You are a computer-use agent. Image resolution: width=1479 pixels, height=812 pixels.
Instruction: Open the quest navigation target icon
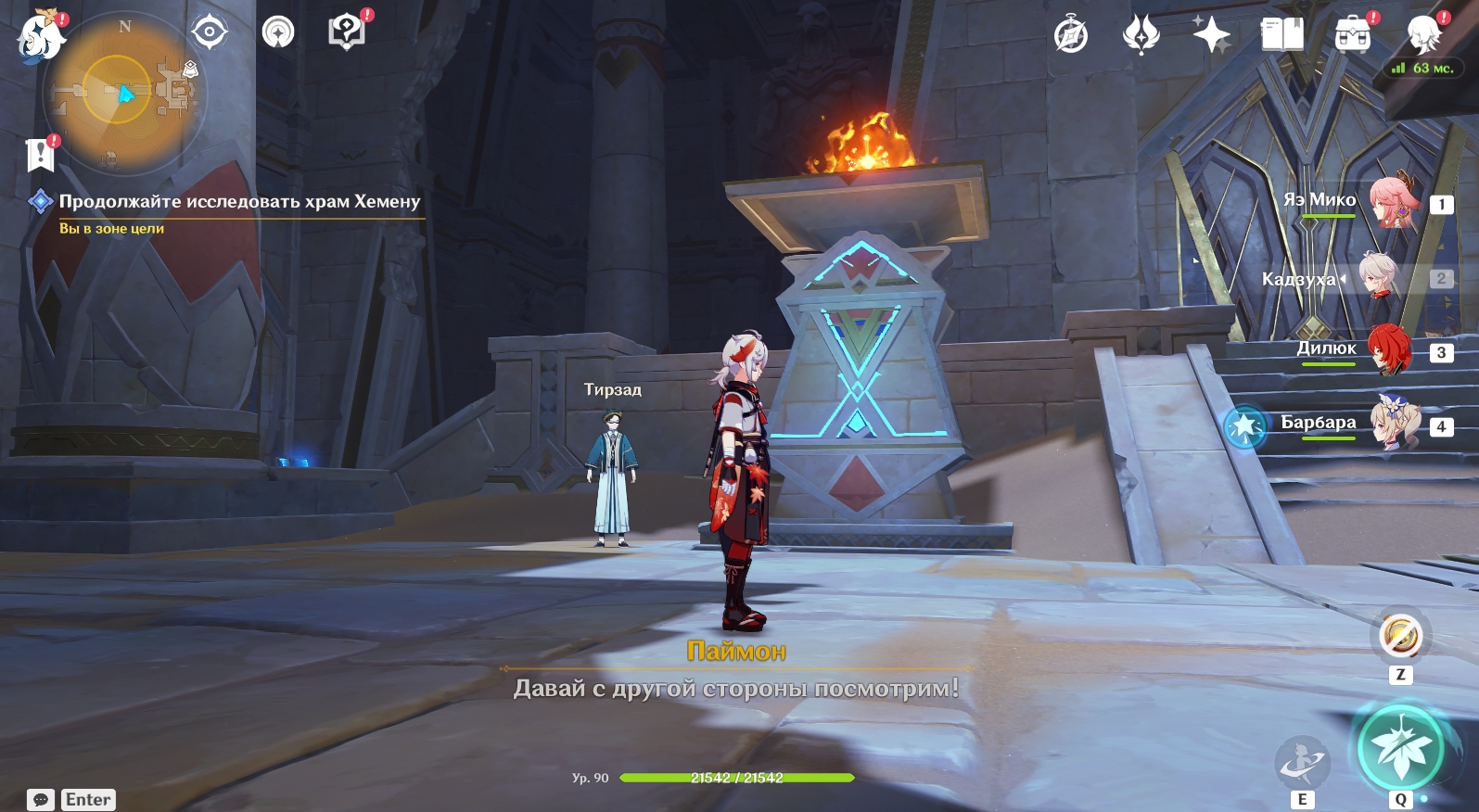[210, 33]
